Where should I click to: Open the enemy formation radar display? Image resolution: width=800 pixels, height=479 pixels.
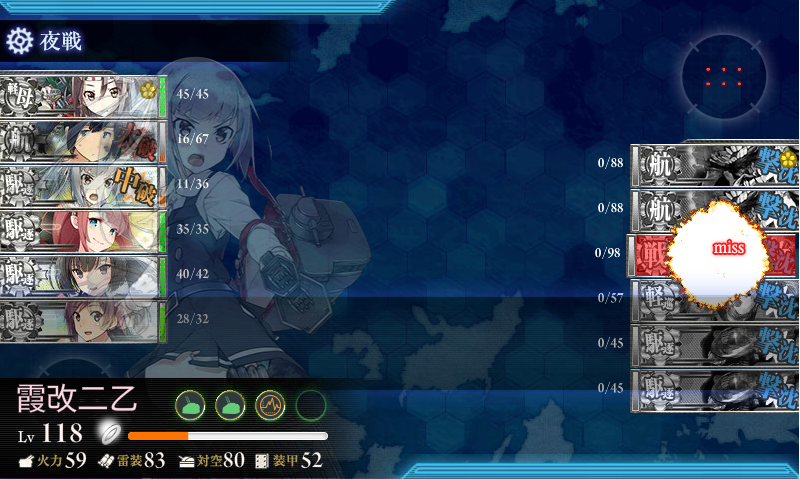[723, 77]
